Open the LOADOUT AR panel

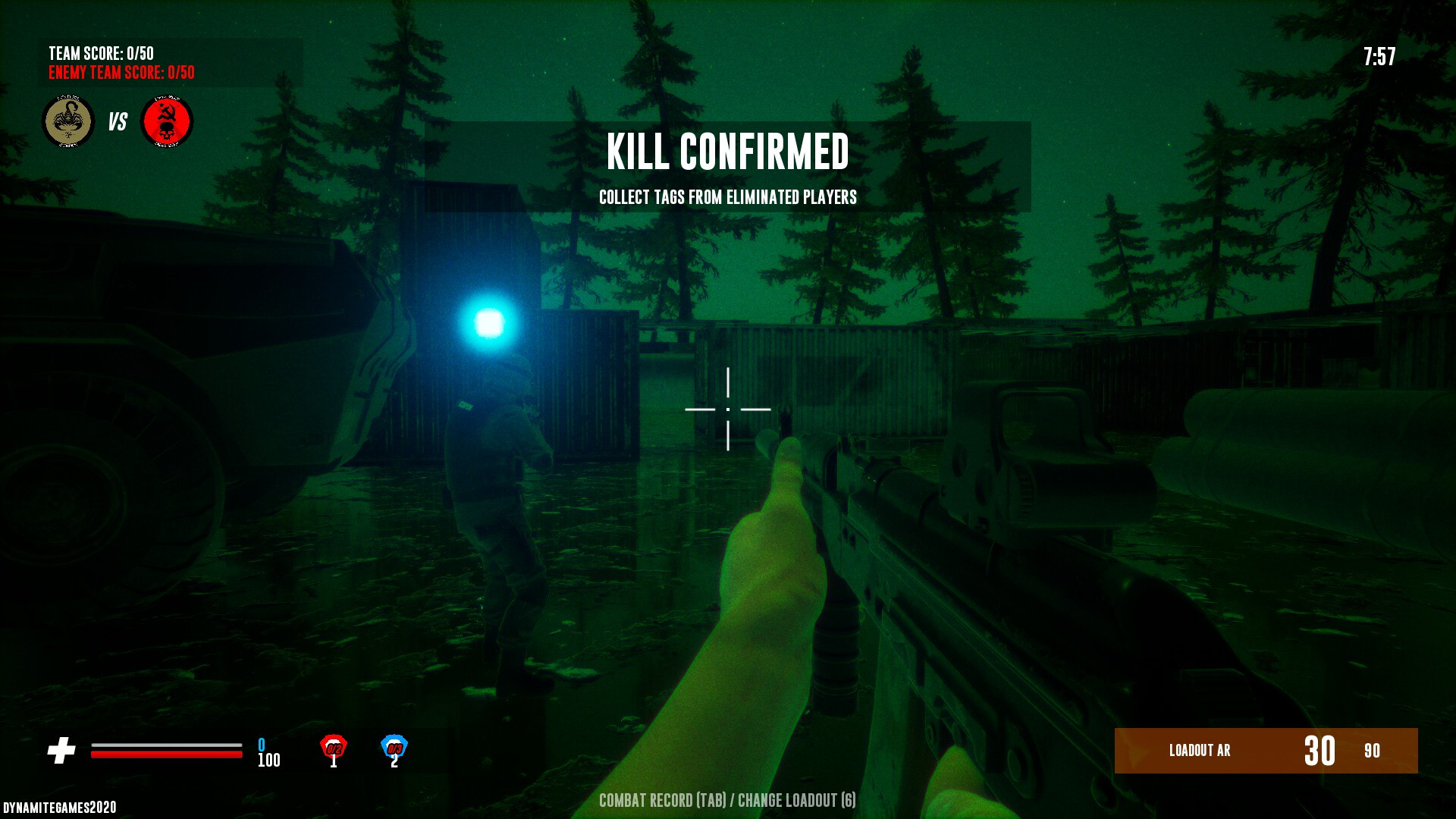1265,752
